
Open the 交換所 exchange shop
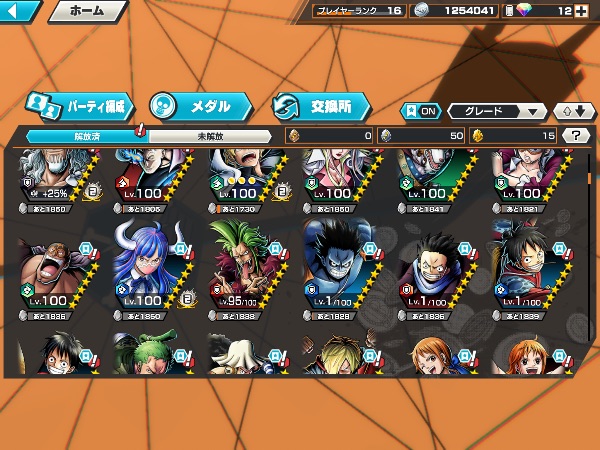pyautogui.click(x=320, y=105)
